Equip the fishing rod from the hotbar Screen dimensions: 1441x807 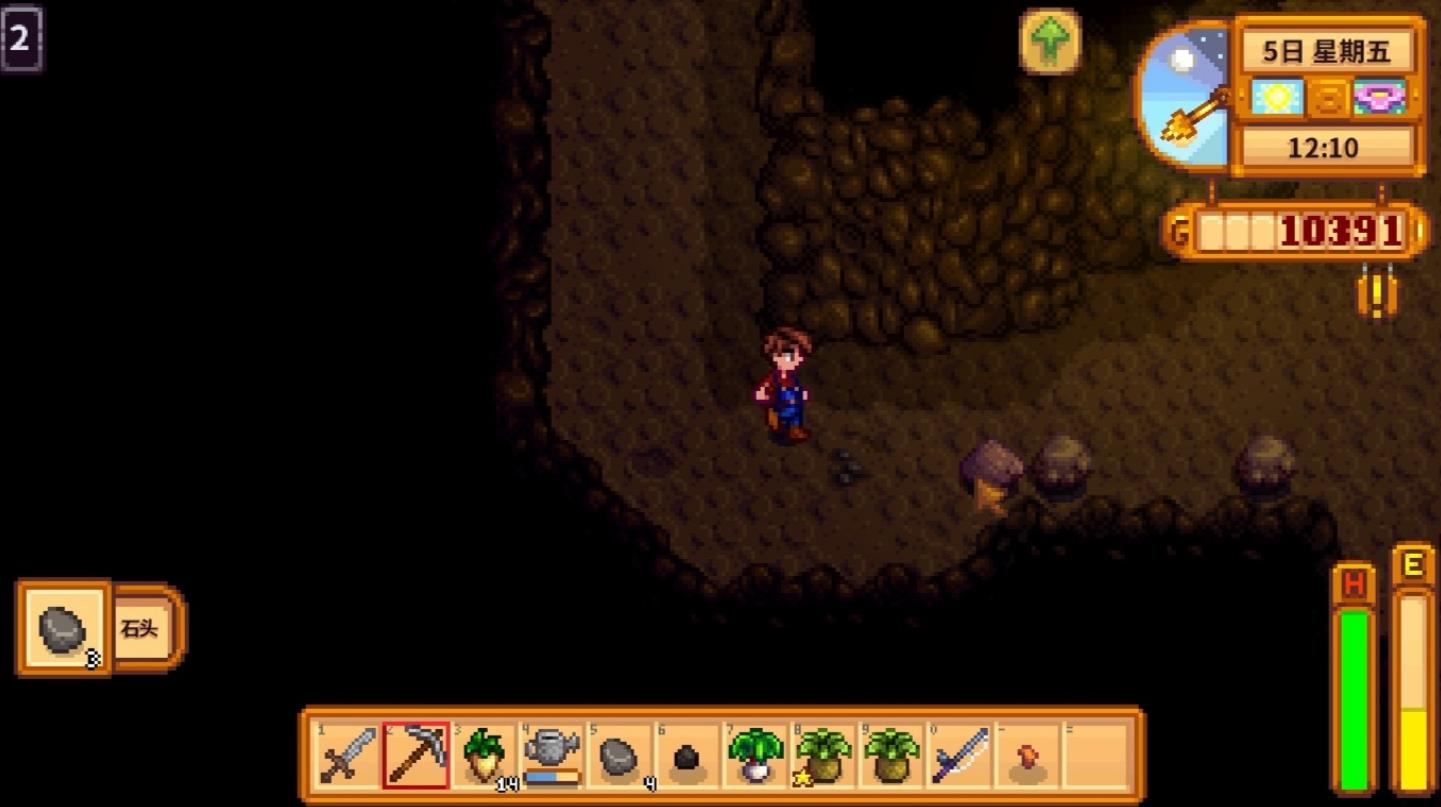click(959, 756)
